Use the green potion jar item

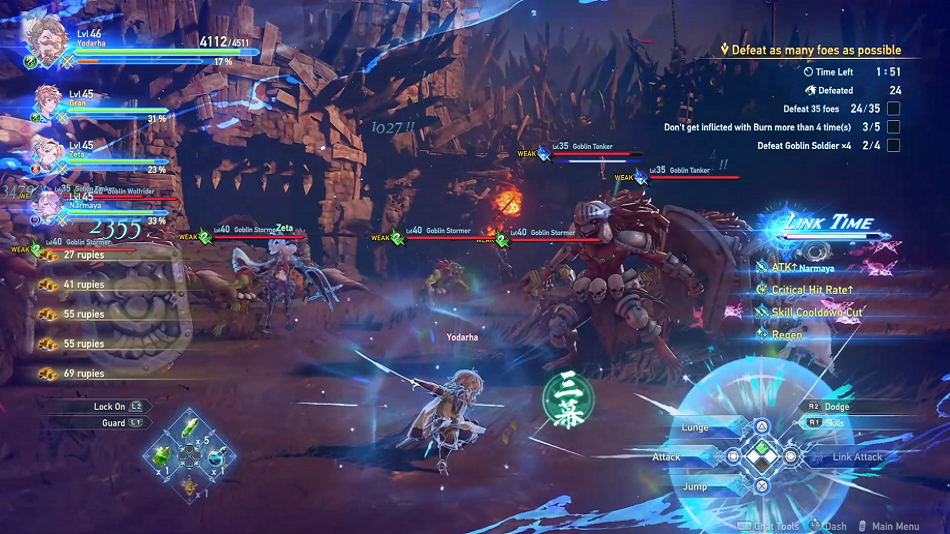click(x=161, y=455)
